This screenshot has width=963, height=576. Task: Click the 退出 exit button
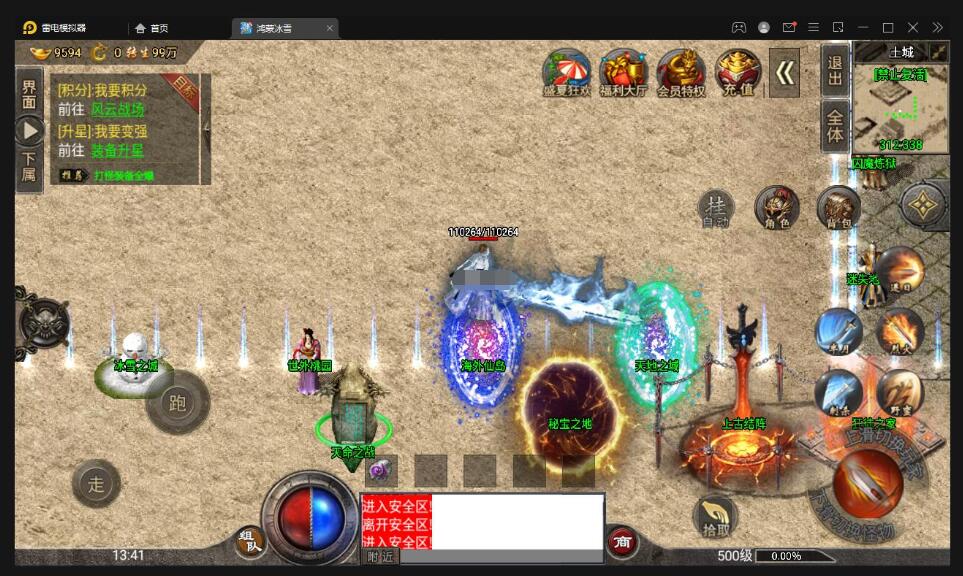click(x=835, y=70)
